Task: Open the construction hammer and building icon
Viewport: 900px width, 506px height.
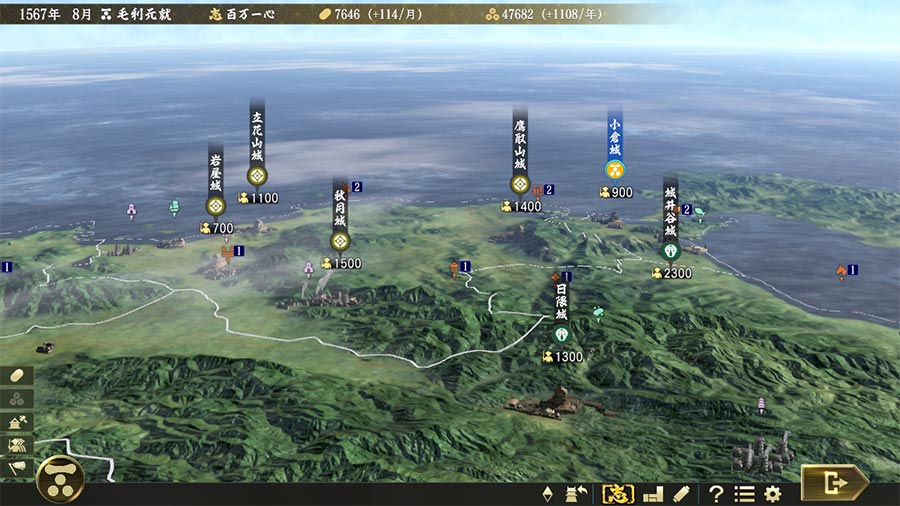Action: [19, 421]
